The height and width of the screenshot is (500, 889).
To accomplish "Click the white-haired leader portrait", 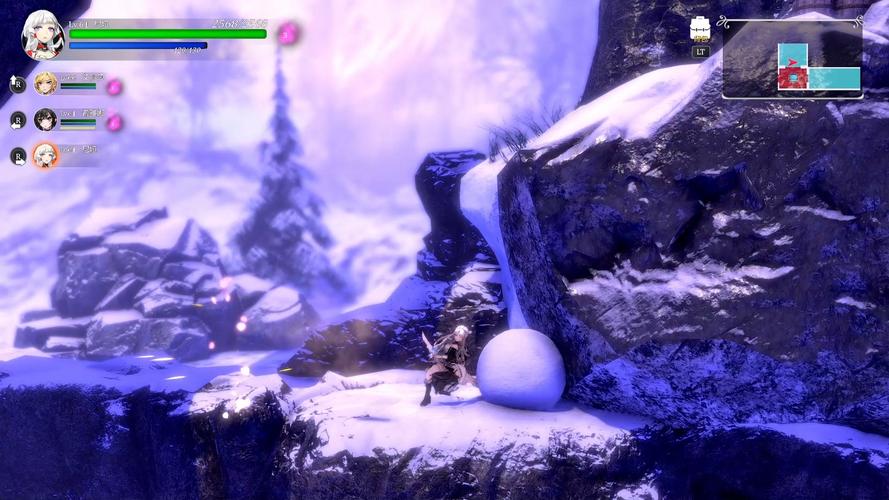I will click(43, 36).
